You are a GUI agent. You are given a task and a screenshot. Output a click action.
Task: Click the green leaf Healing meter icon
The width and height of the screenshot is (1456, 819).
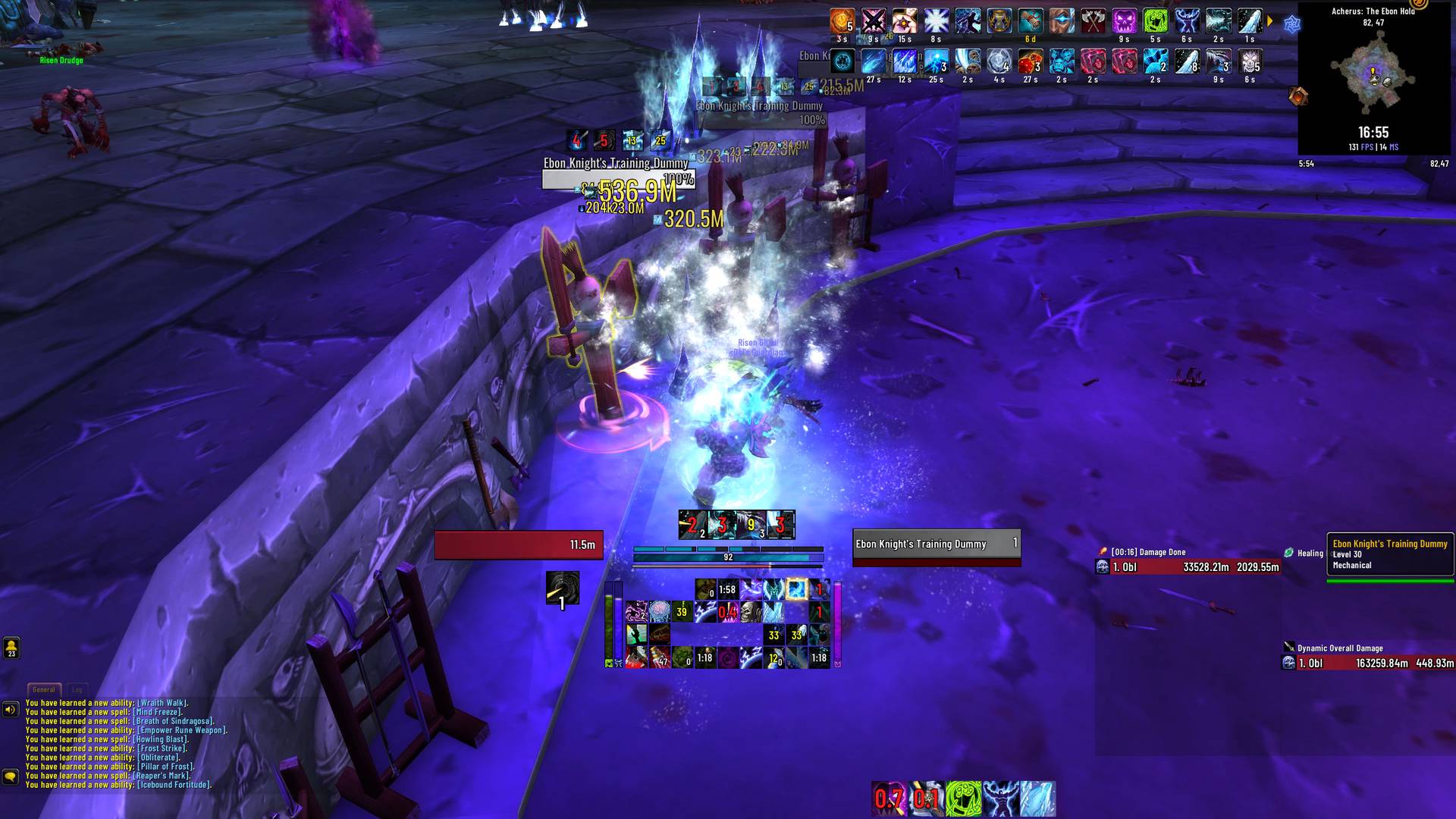point(1288,552)
